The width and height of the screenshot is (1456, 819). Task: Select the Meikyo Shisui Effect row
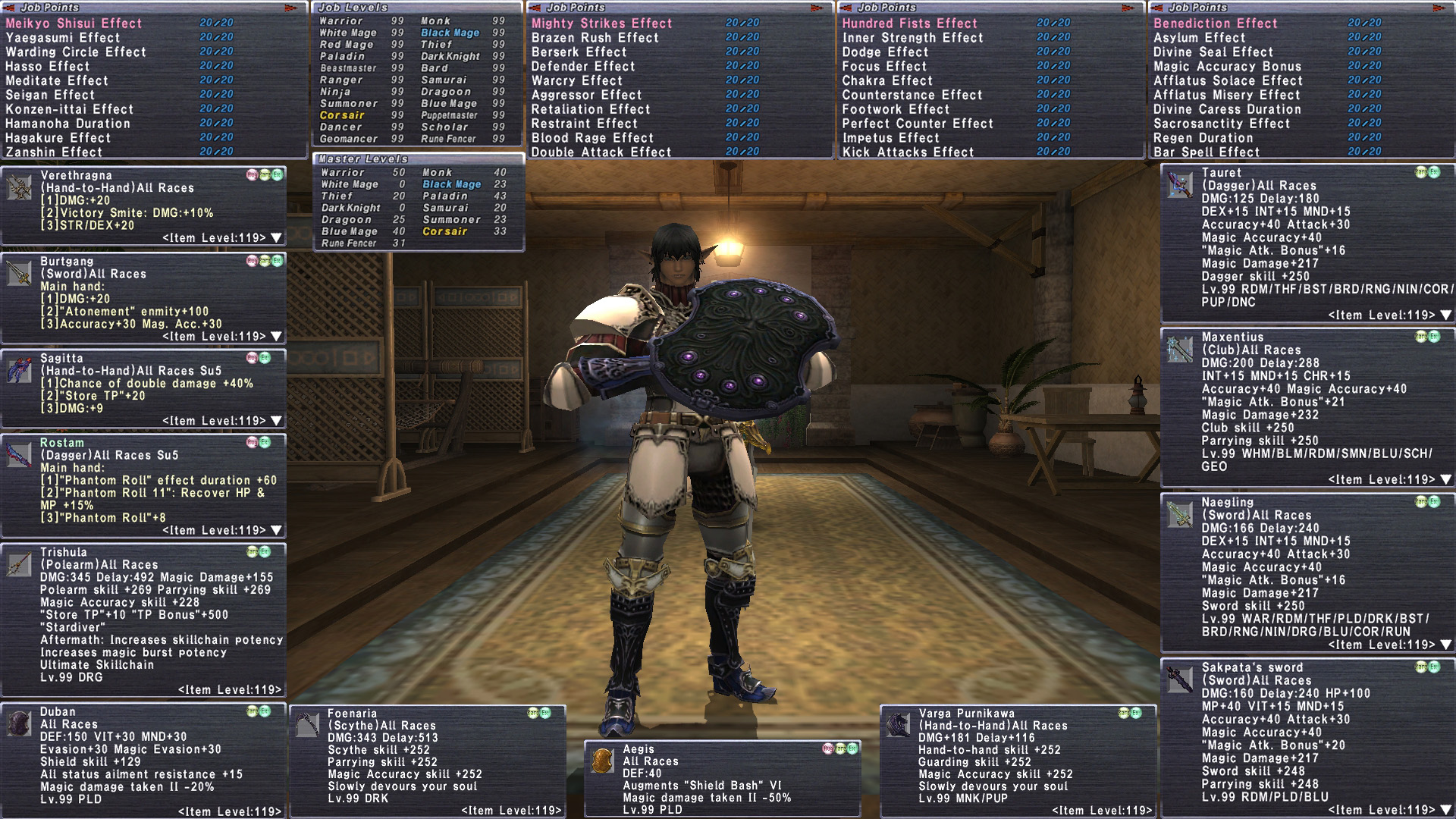74,24
